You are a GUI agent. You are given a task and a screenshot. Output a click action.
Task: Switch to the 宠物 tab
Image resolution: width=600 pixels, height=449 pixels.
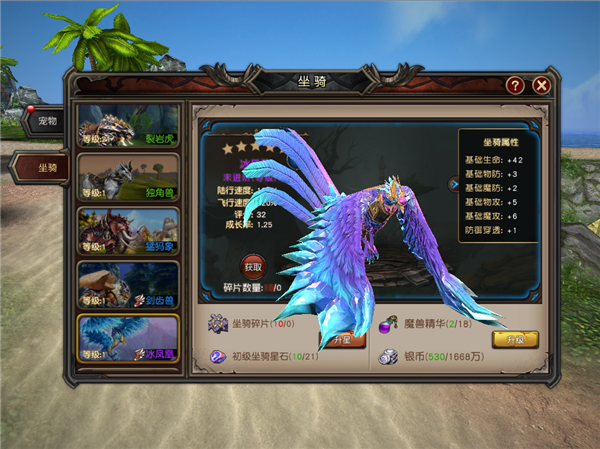click(x=46, y=122)
